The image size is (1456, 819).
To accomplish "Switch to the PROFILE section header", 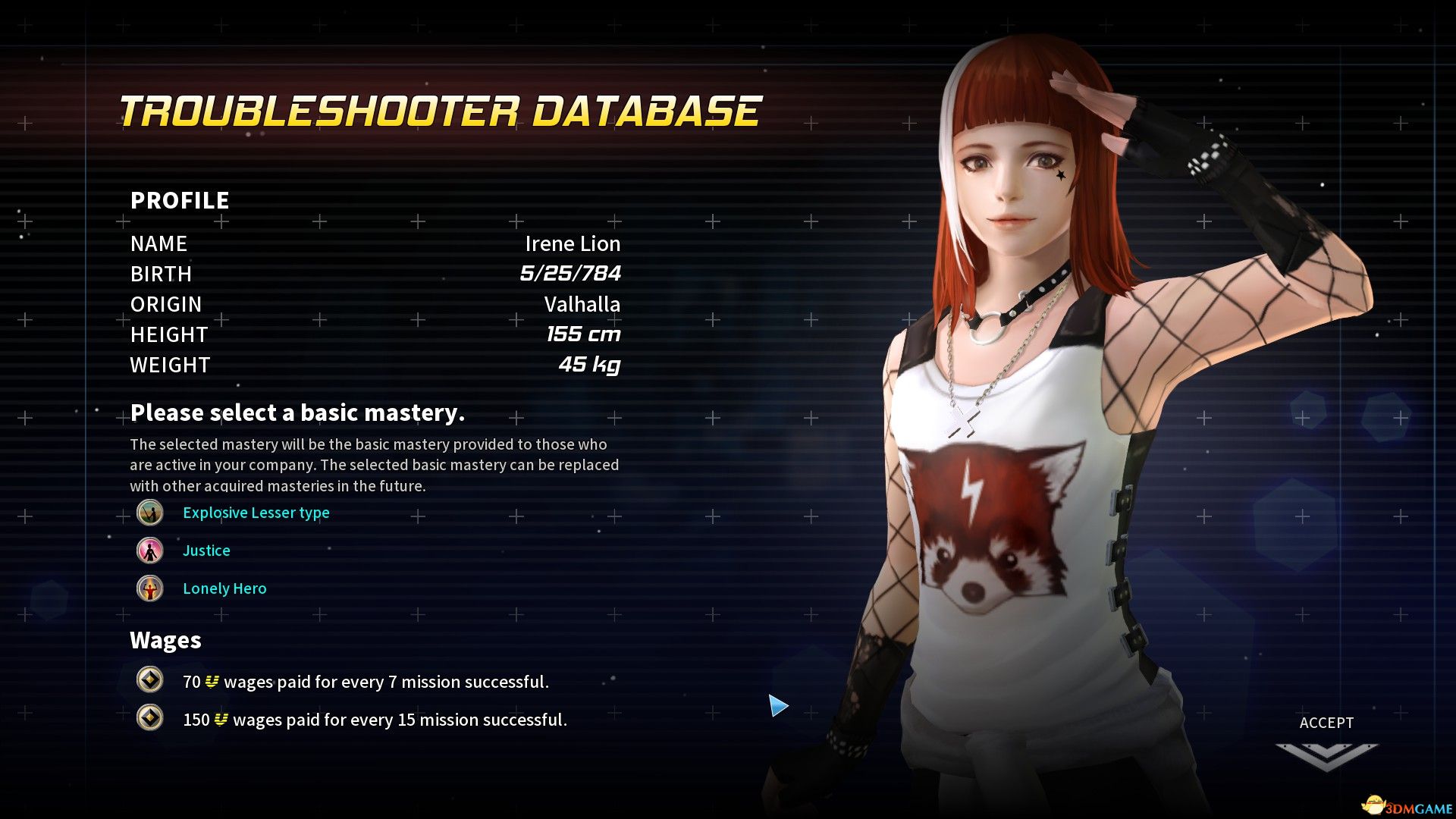I will 179,200.
